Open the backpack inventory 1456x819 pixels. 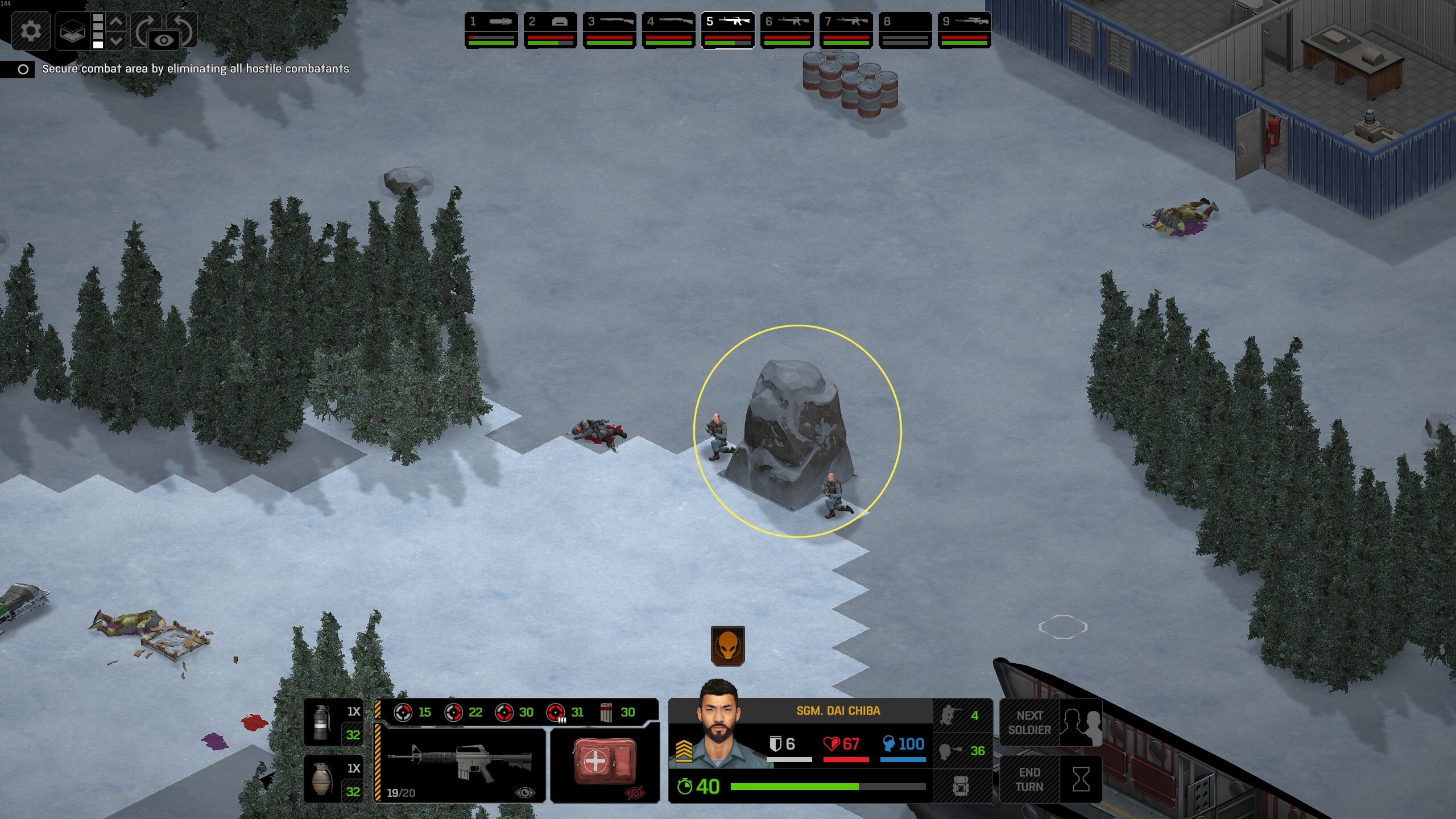point(961,787)
